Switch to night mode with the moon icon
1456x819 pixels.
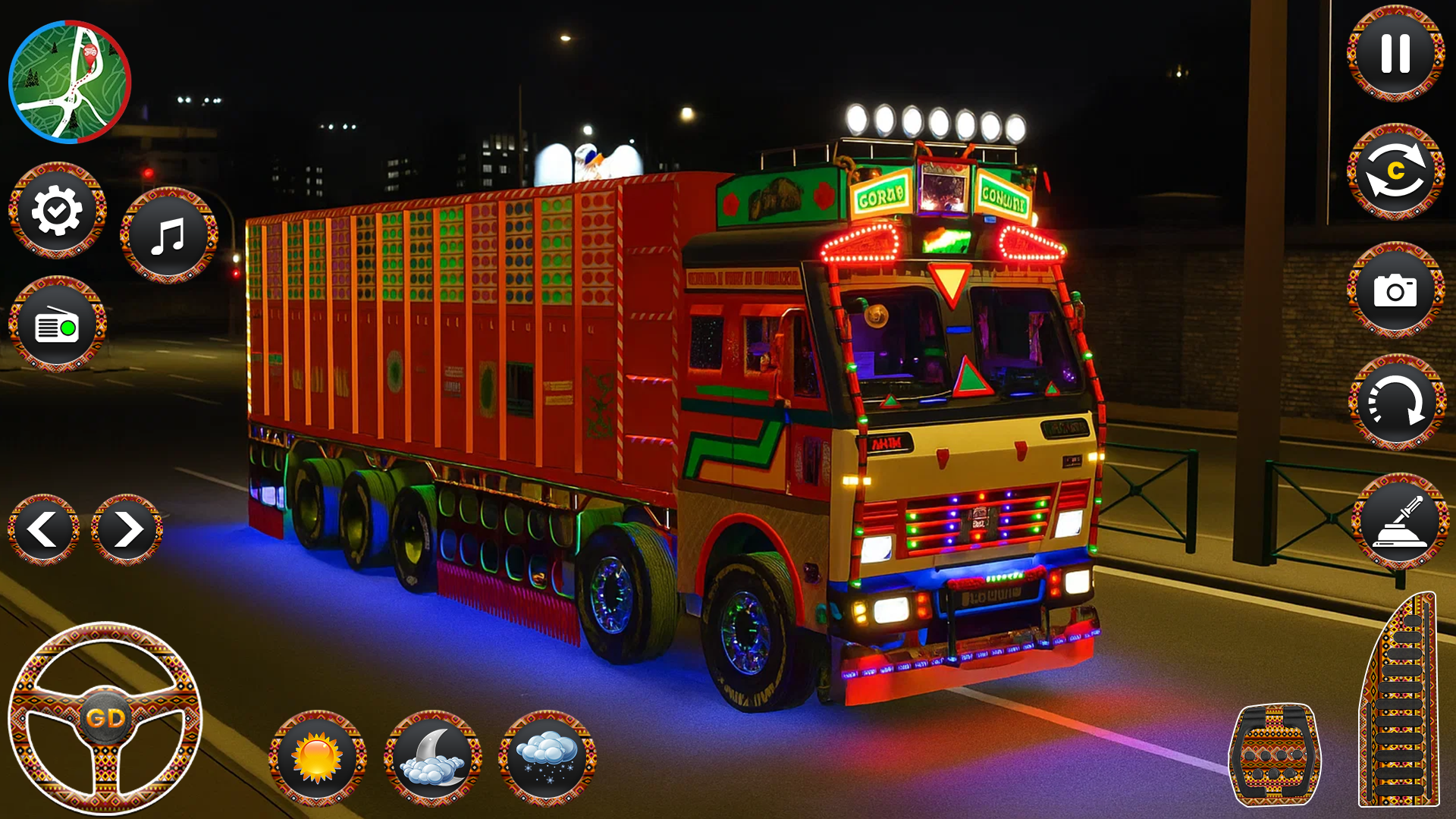click(x=432, y=758)
